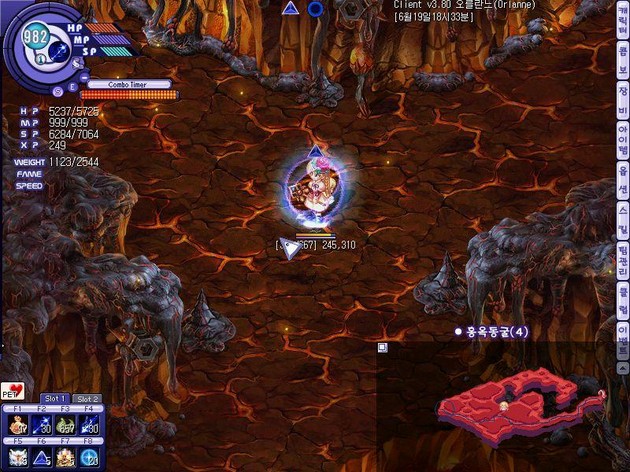This screenshot has height=472, width=630.
Task: Use the F7 golden figure item
Action: (x=66, y=457)
